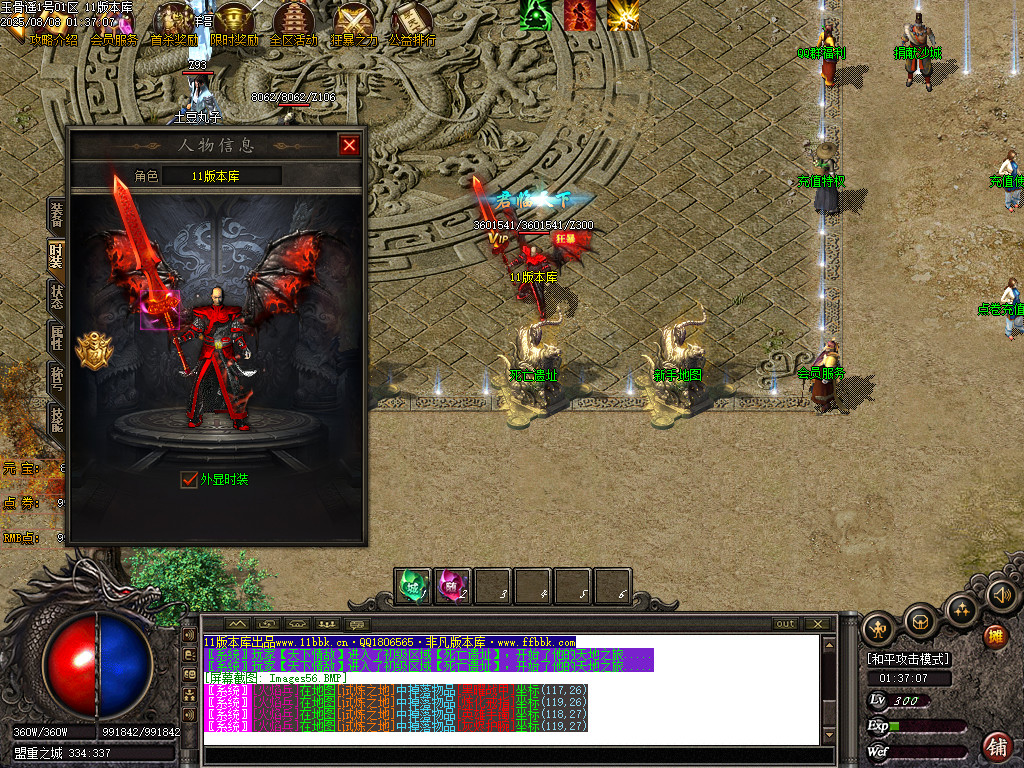Select the green buff icon in the top bar
Image resolution: width=1024 pixels, height=768 pixels.
tap(536, 15)
